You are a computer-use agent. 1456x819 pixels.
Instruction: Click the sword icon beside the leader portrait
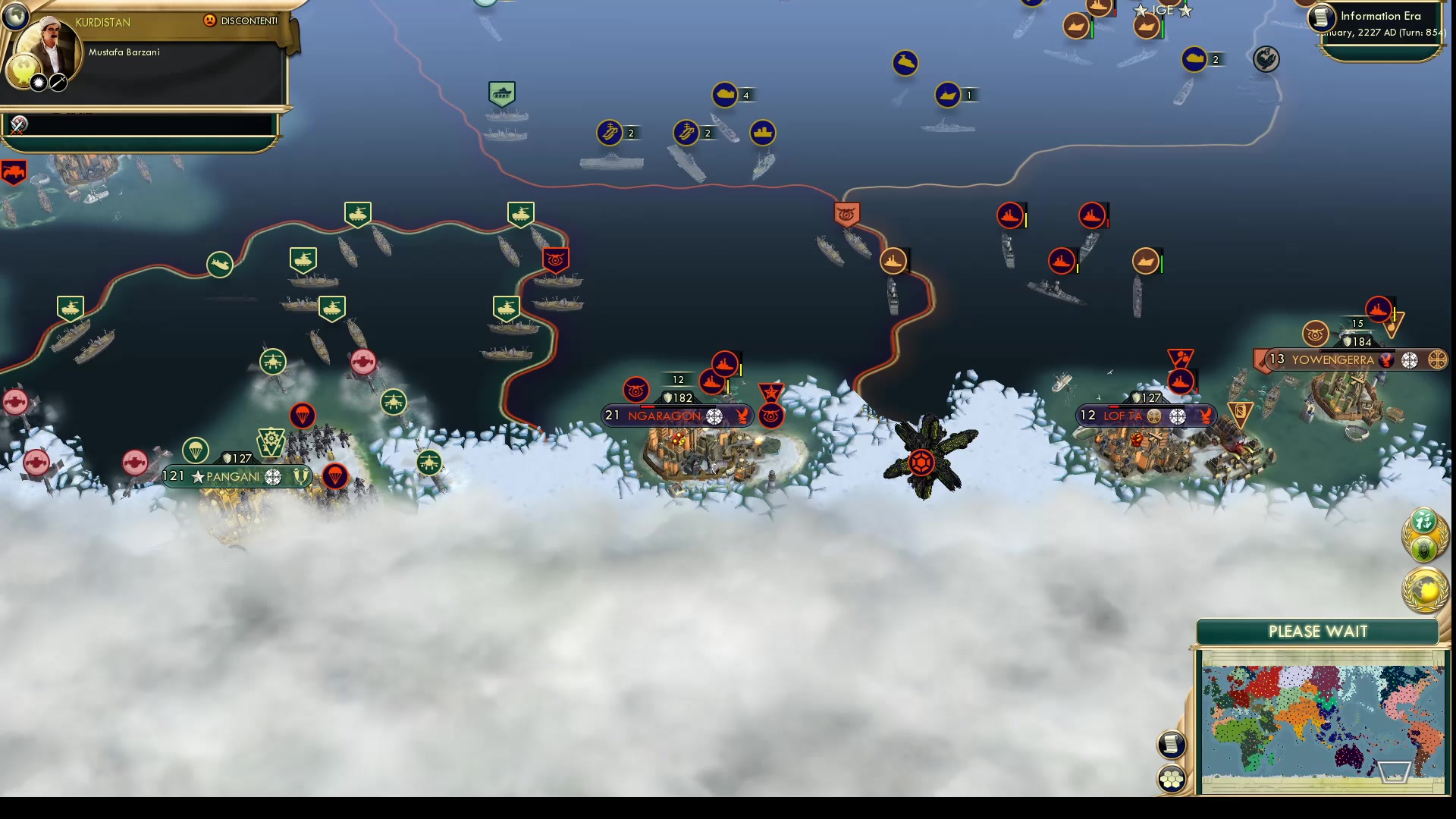[x=59, y=84]
